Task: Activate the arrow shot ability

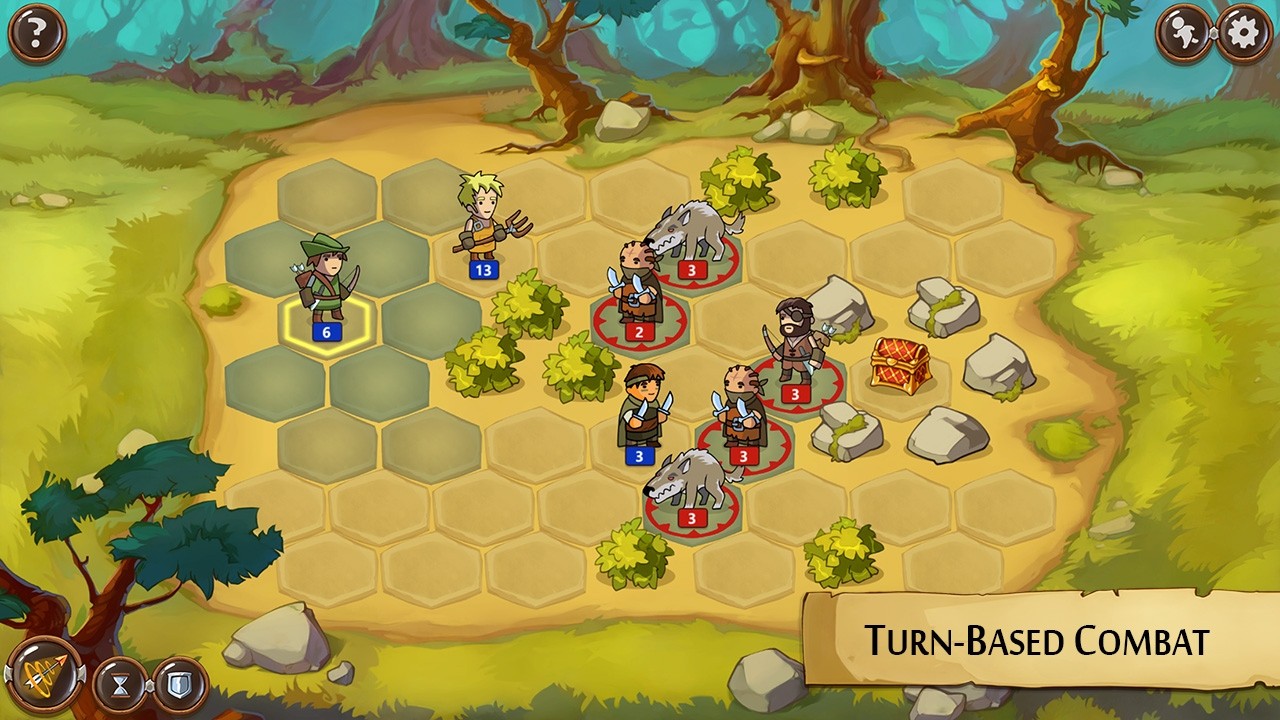Action: 43,677
